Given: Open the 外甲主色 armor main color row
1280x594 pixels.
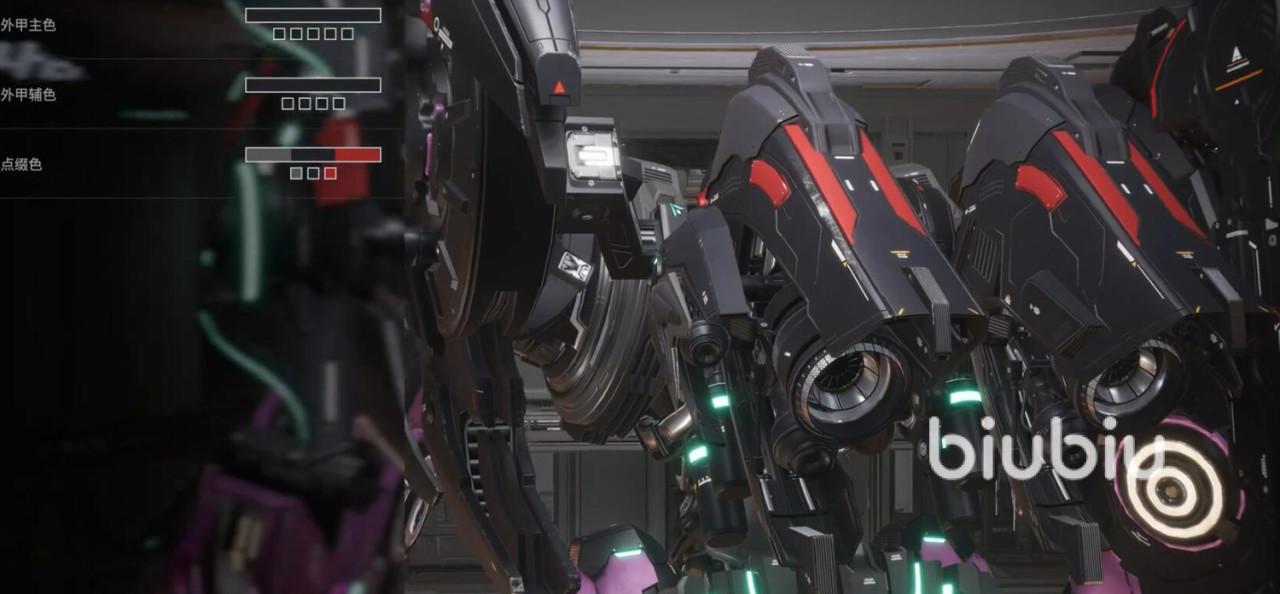Looking at the screenshot, I should [28, 25].
